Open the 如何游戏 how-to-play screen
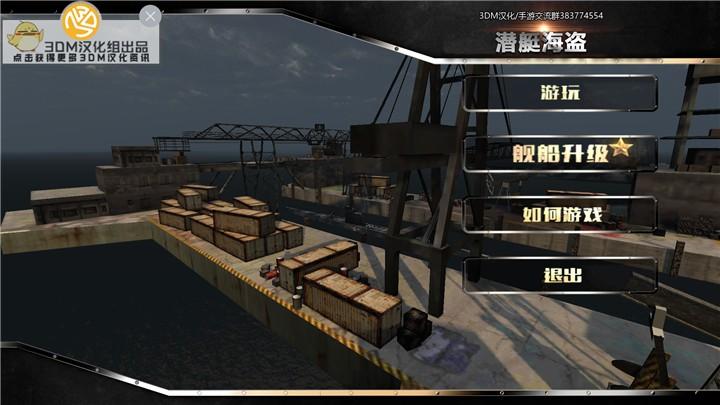 pyautogui.click(x=560, y=214)
